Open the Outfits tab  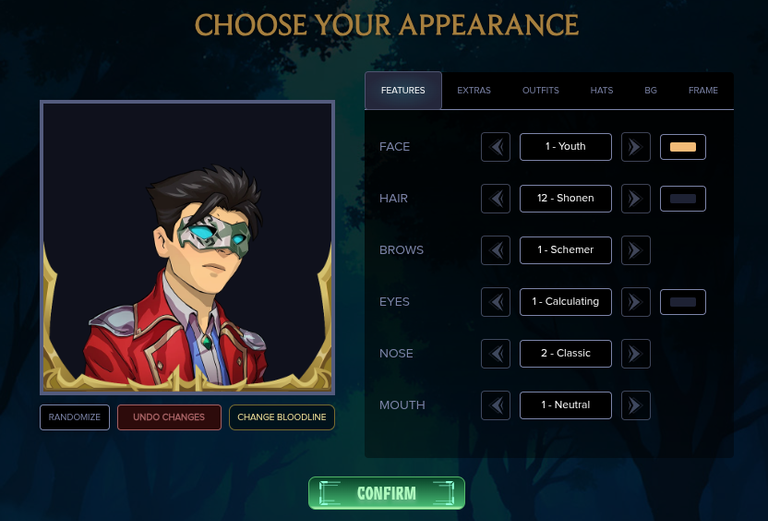(x=540, y=91)
